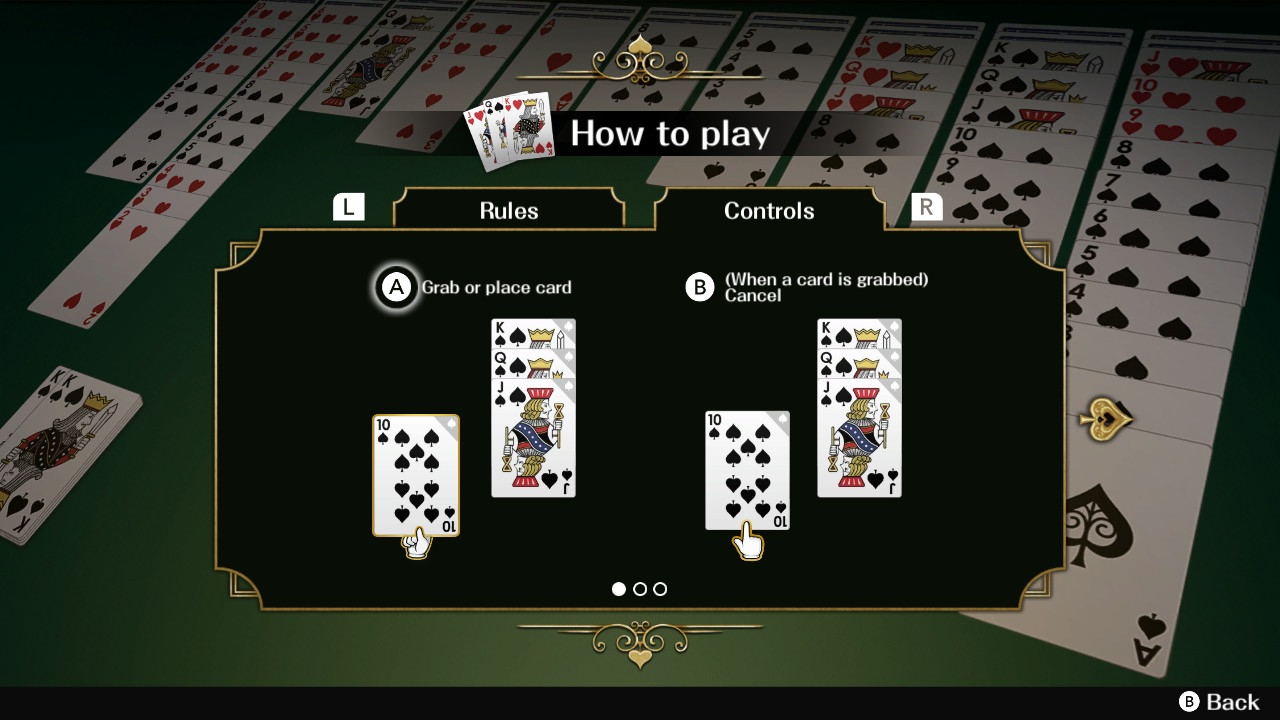Image resolution: width=1280 pixels, height=720 pixels.
Task: Click the playing cards icon near How to play
Action: pos(508,131)
